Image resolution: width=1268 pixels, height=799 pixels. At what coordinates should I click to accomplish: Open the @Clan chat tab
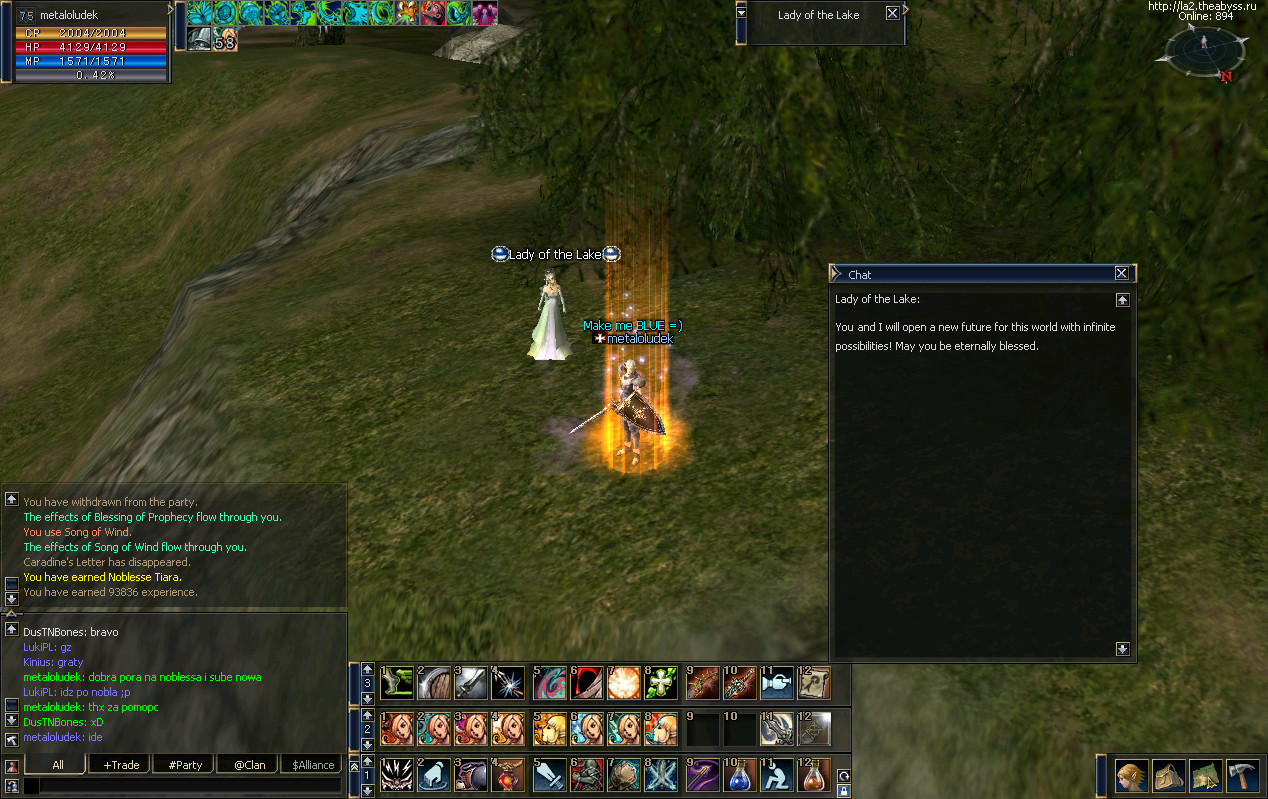coord(249,765)
